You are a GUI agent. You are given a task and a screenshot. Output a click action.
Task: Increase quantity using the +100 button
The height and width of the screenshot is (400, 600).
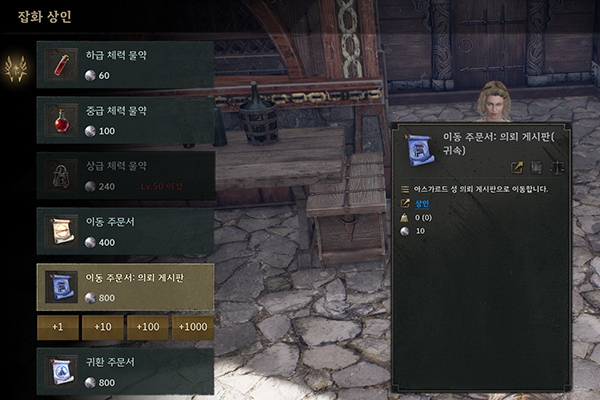[x=146, y=327]
